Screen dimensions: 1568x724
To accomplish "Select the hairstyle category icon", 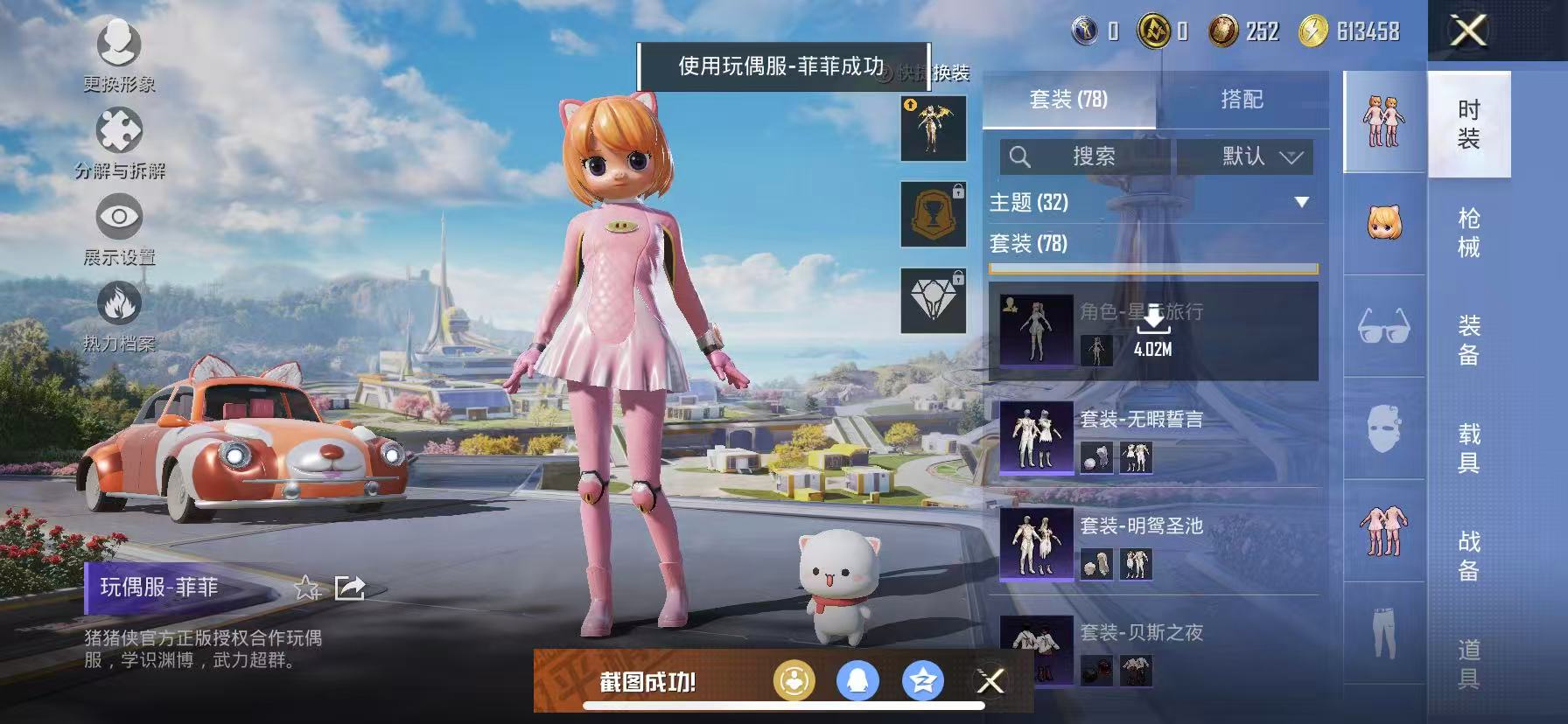I will pyautogui.click(x=1382, y=219).
